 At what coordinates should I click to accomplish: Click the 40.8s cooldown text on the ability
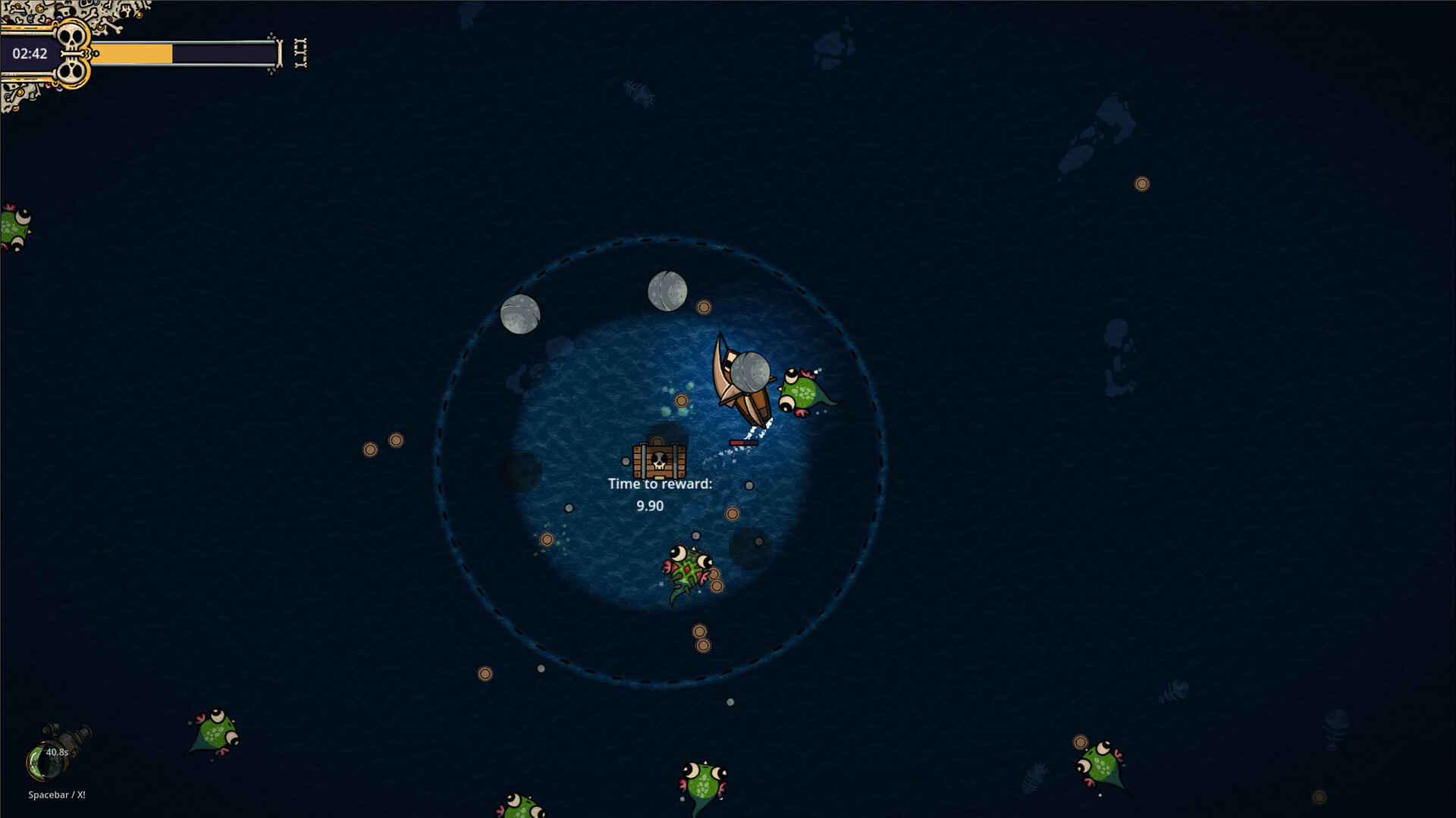(58, 753)
